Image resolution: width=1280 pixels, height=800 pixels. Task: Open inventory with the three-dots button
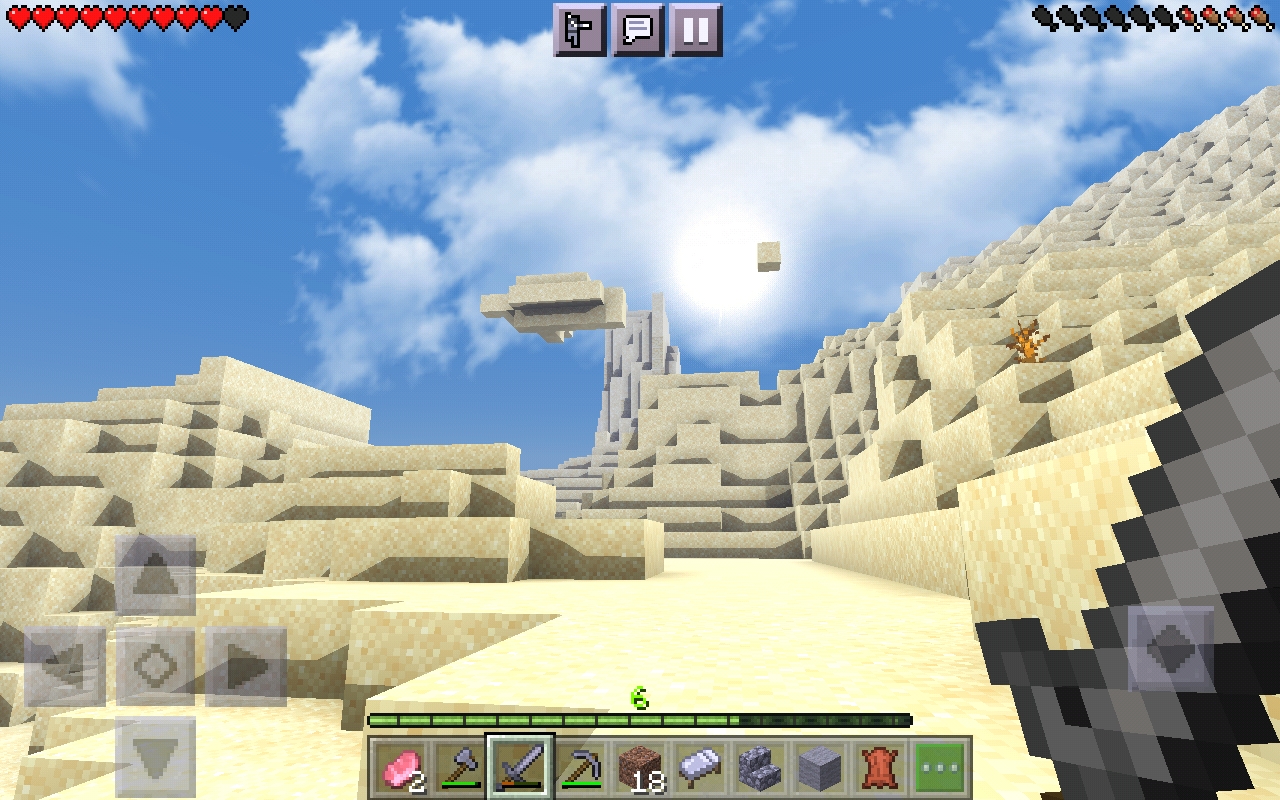(941, 768)
